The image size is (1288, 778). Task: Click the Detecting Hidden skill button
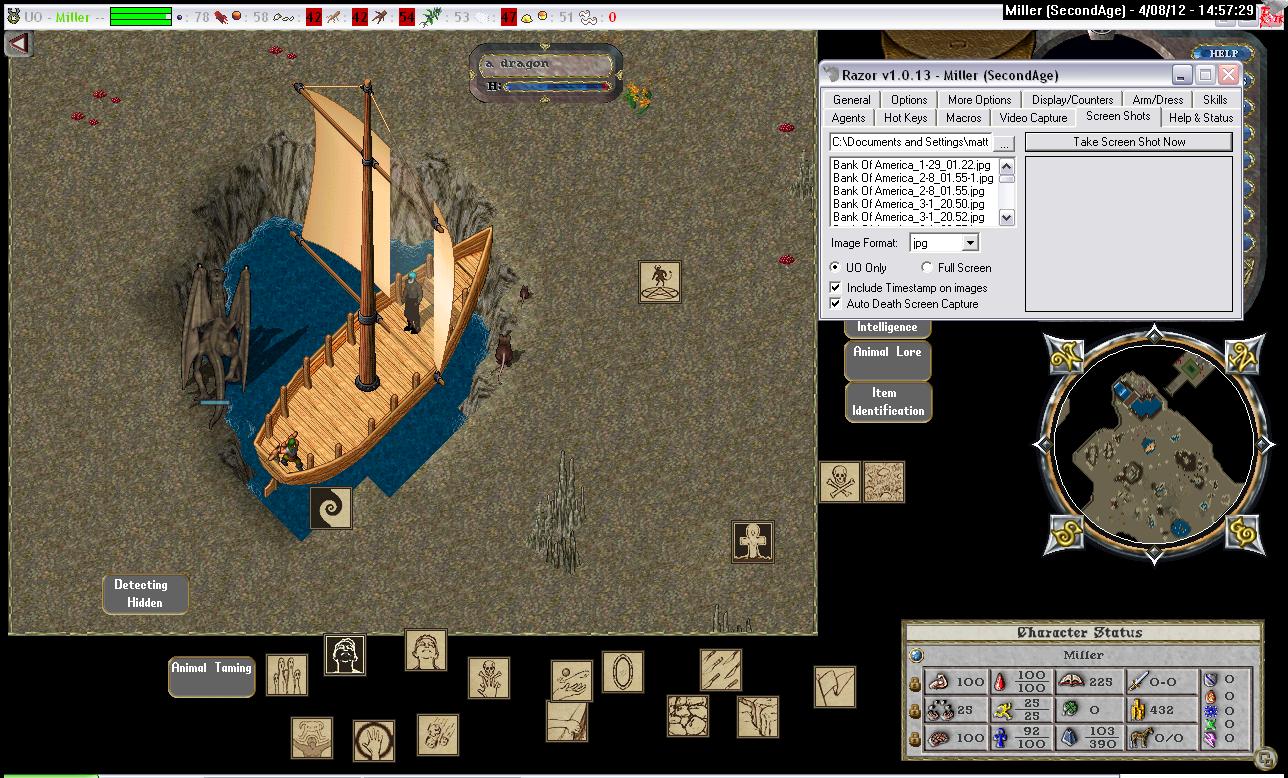[x=145, y=593]
